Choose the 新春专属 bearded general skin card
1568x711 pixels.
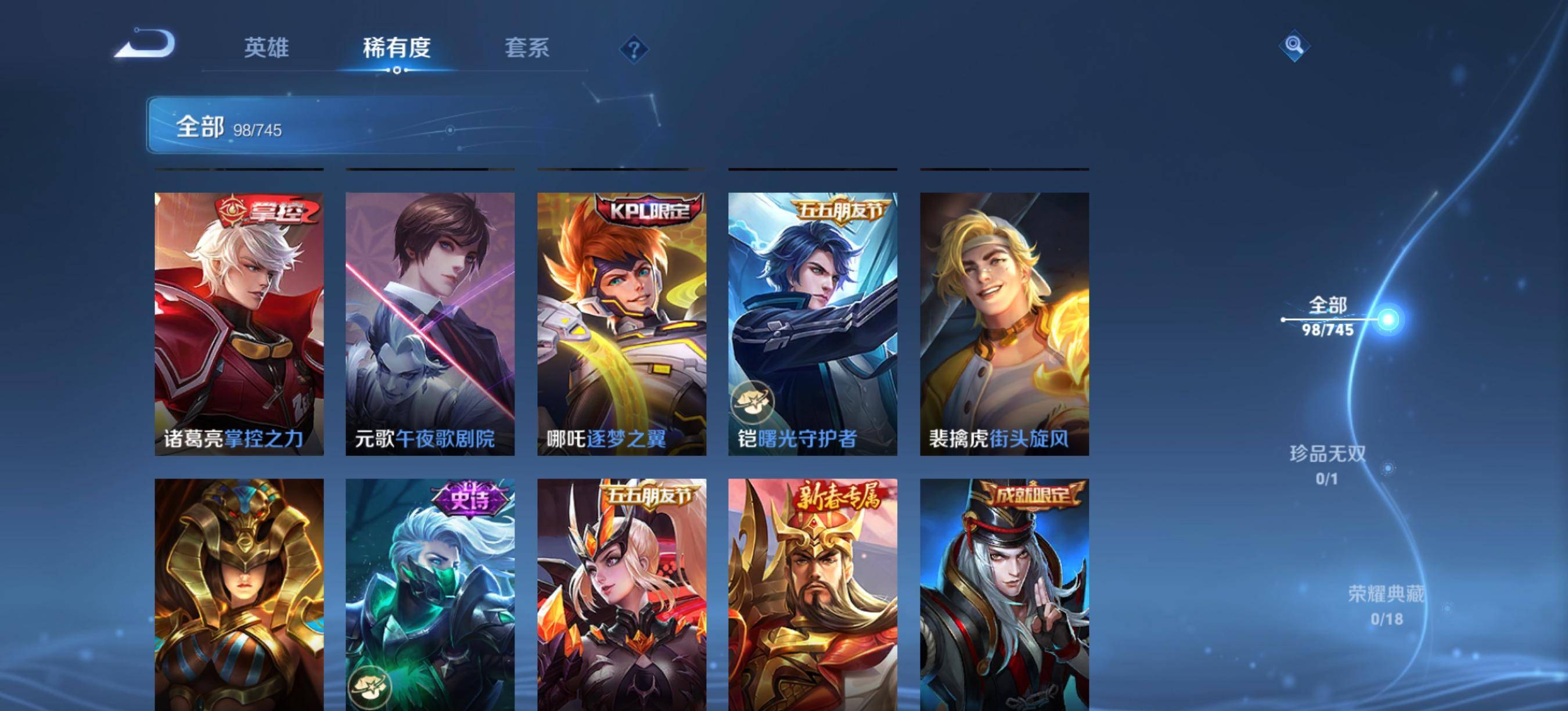812,594
